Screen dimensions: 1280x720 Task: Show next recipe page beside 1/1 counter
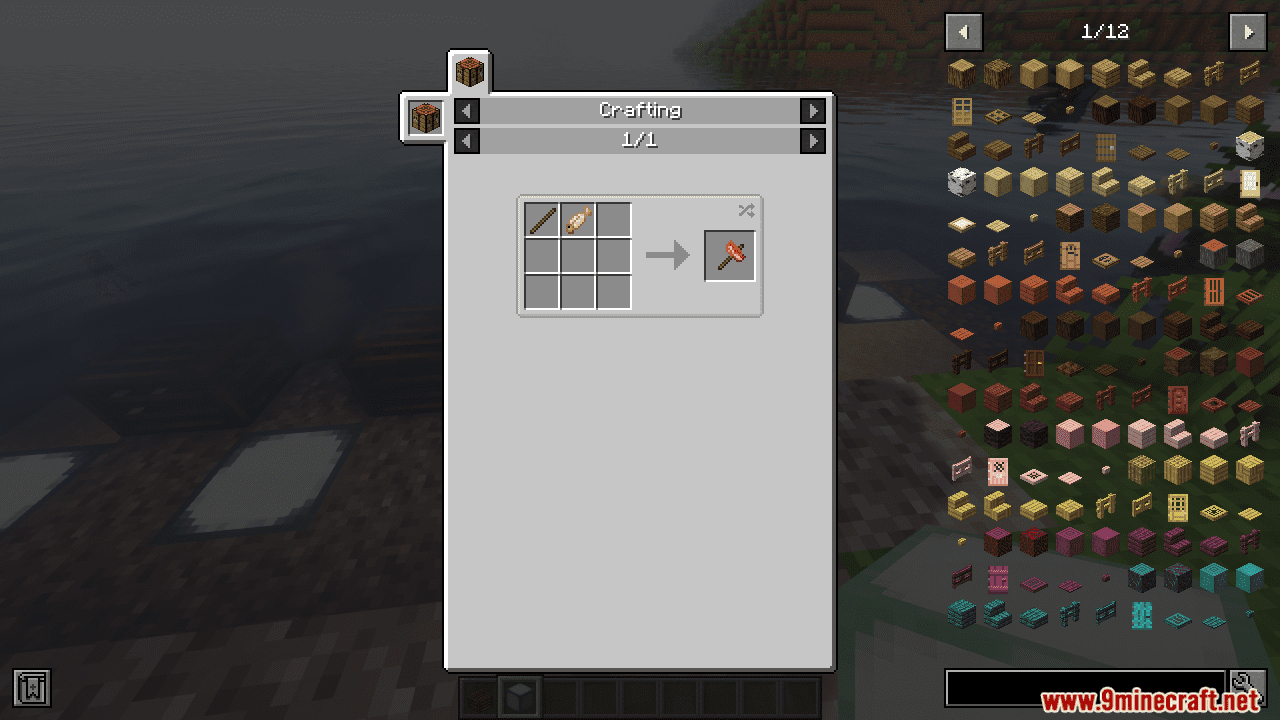click(x=813, y=140)
